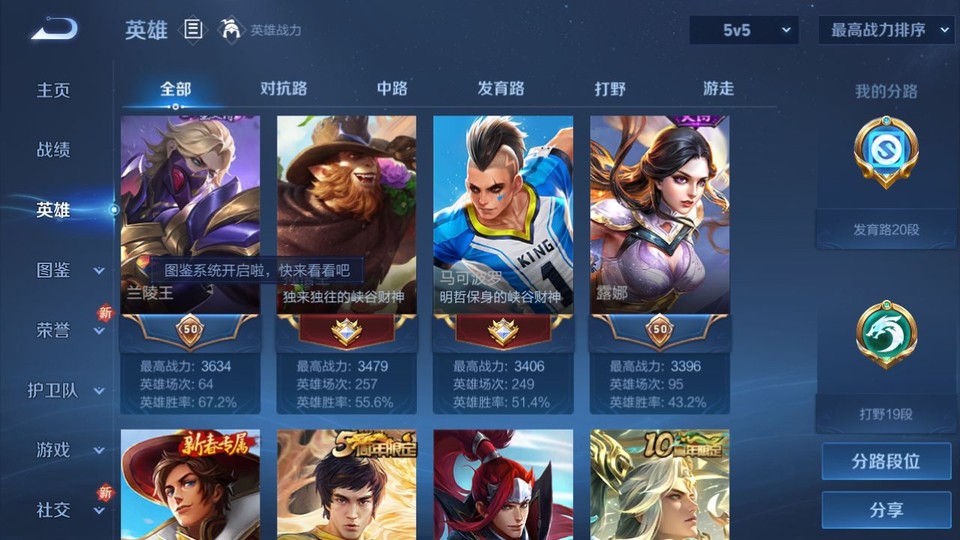The image size is (960, 540).
Task: Click the 分路段位 button
Action: pyautogui.click(x=886, y=462)
